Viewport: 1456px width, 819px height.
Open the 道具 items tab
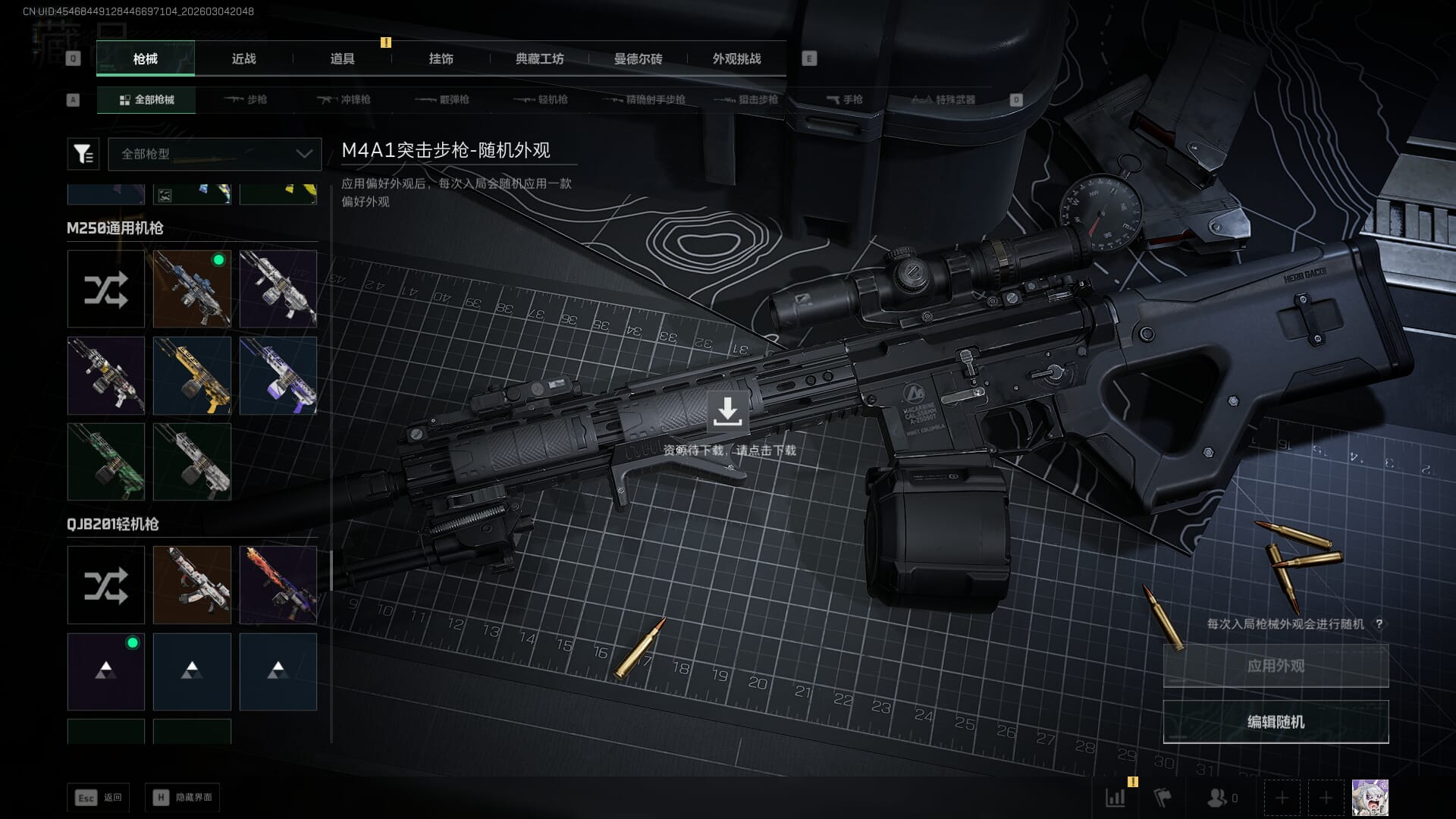coord(342,58)
